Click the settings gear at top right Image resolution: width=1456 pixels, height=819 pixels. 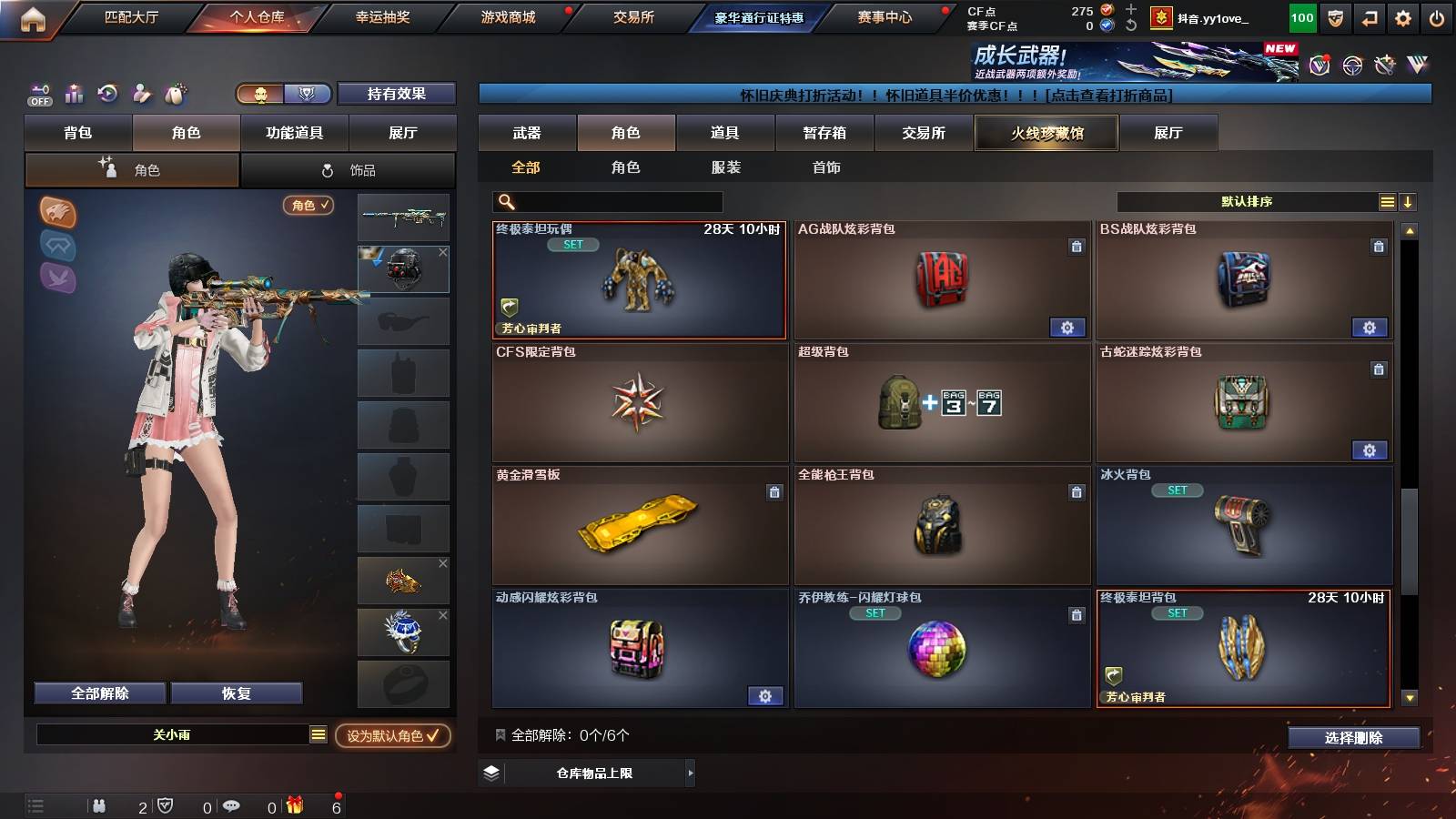pyautogui.click(x=1402, y=15)
